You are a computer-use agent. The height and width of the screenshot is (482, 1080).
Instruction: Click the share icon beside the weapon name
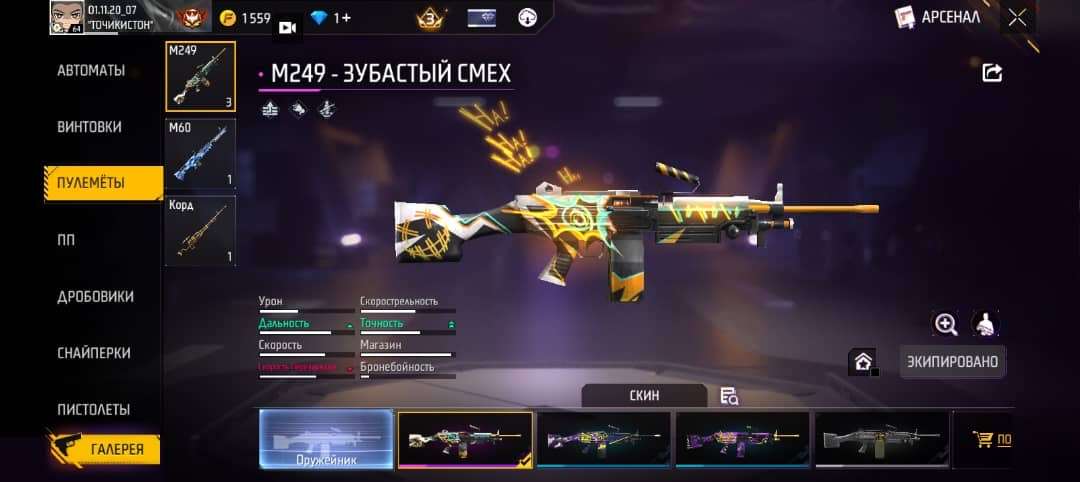992,72
